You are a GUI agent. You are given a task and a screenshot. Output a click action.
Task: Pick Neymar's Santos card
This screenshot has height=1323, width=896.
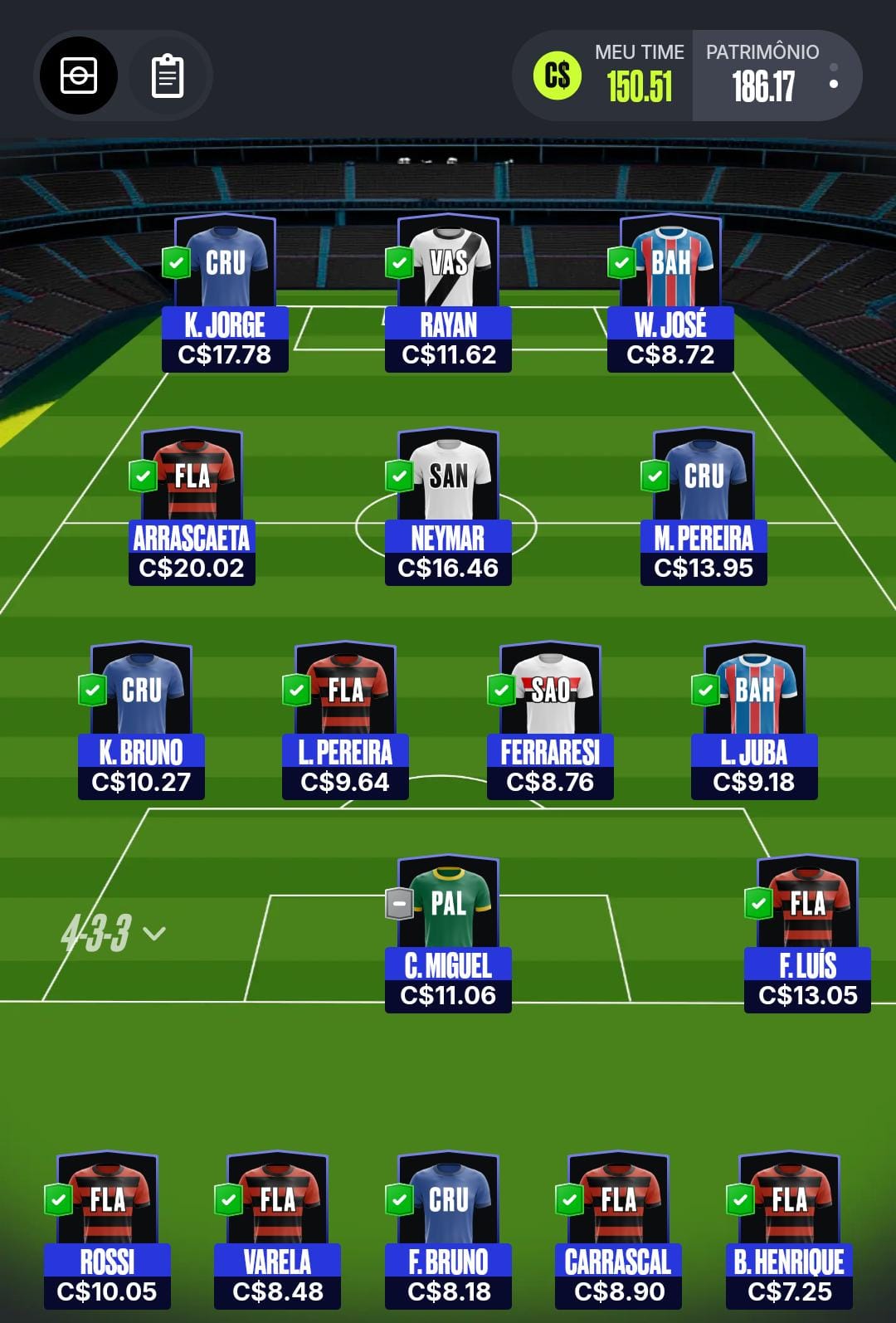(448, 506)
